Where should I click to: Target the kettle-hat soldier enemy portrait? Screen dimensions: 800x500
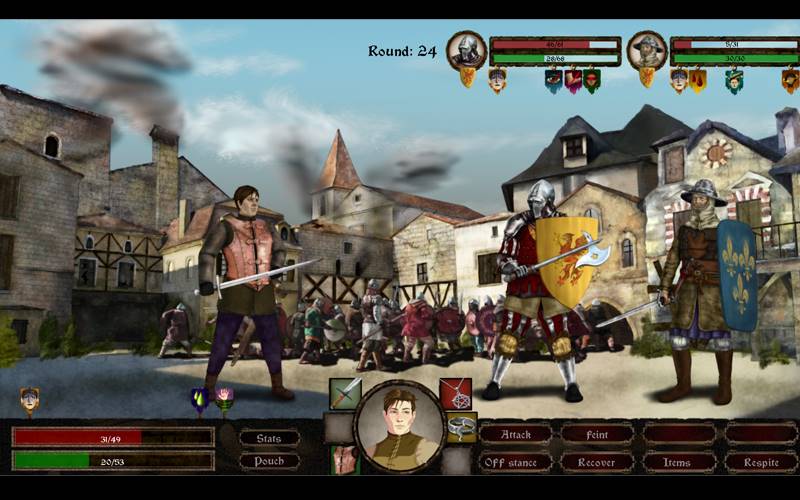(647, 49)
